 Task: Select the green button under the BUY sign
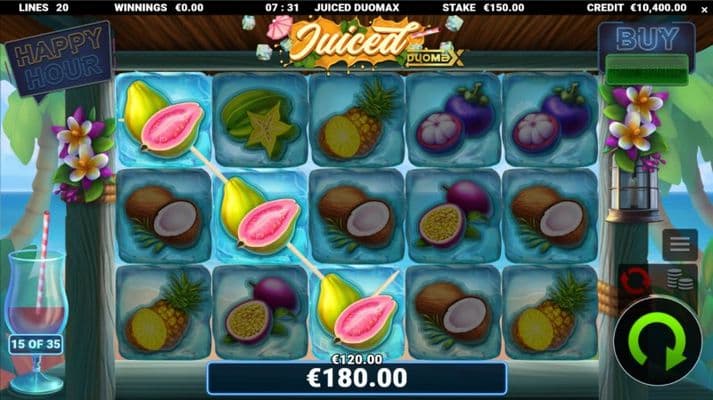[647, 73]
